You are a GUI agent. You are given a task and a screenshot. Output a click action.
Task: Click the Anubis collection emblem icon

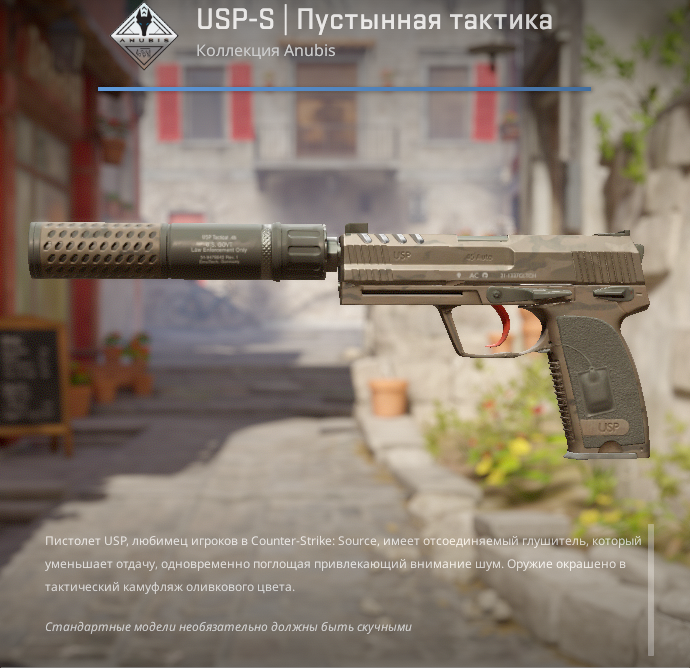point(144,34)
